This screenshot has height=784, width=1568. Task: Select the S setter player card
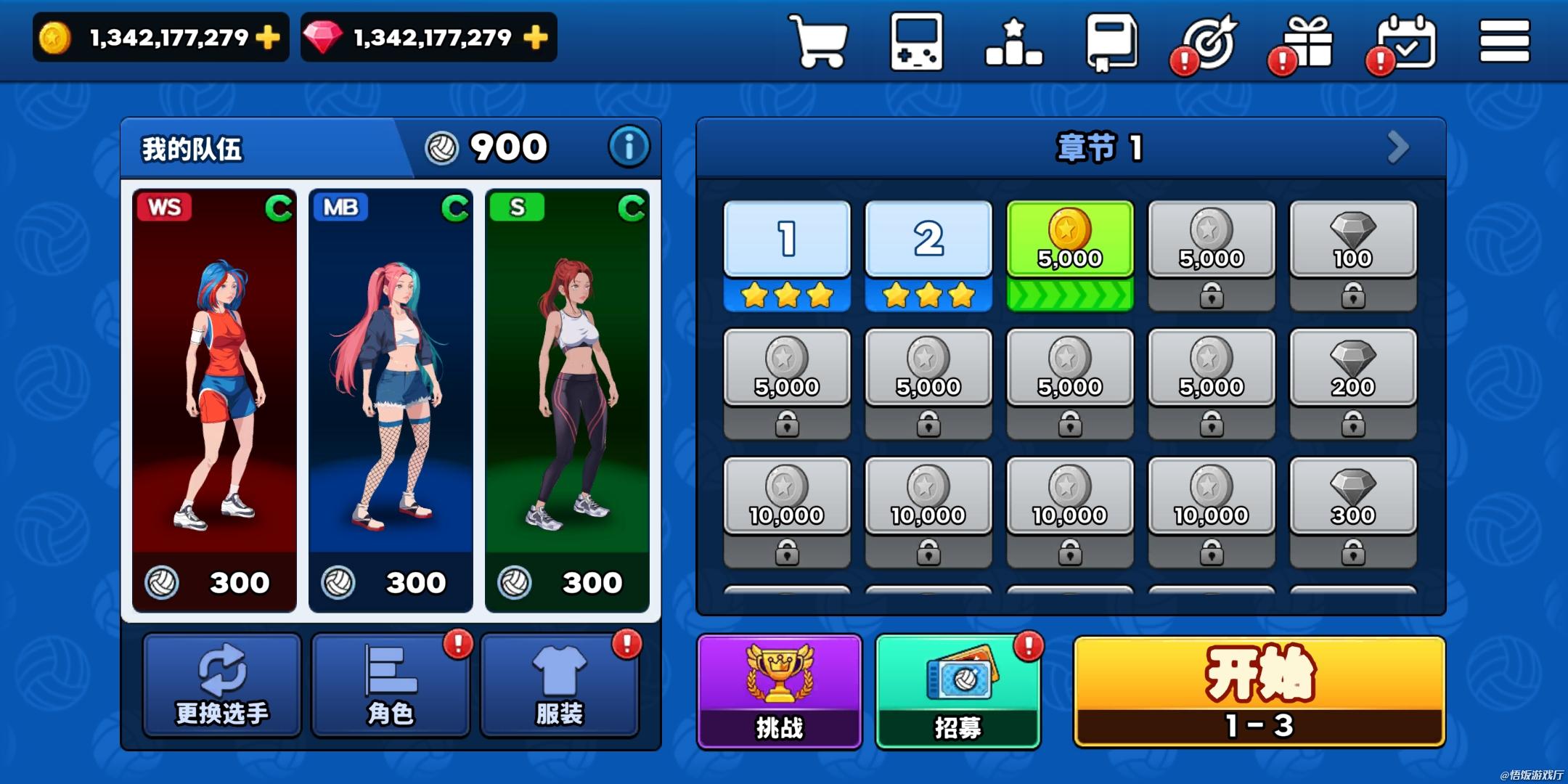tap(567, 399)
